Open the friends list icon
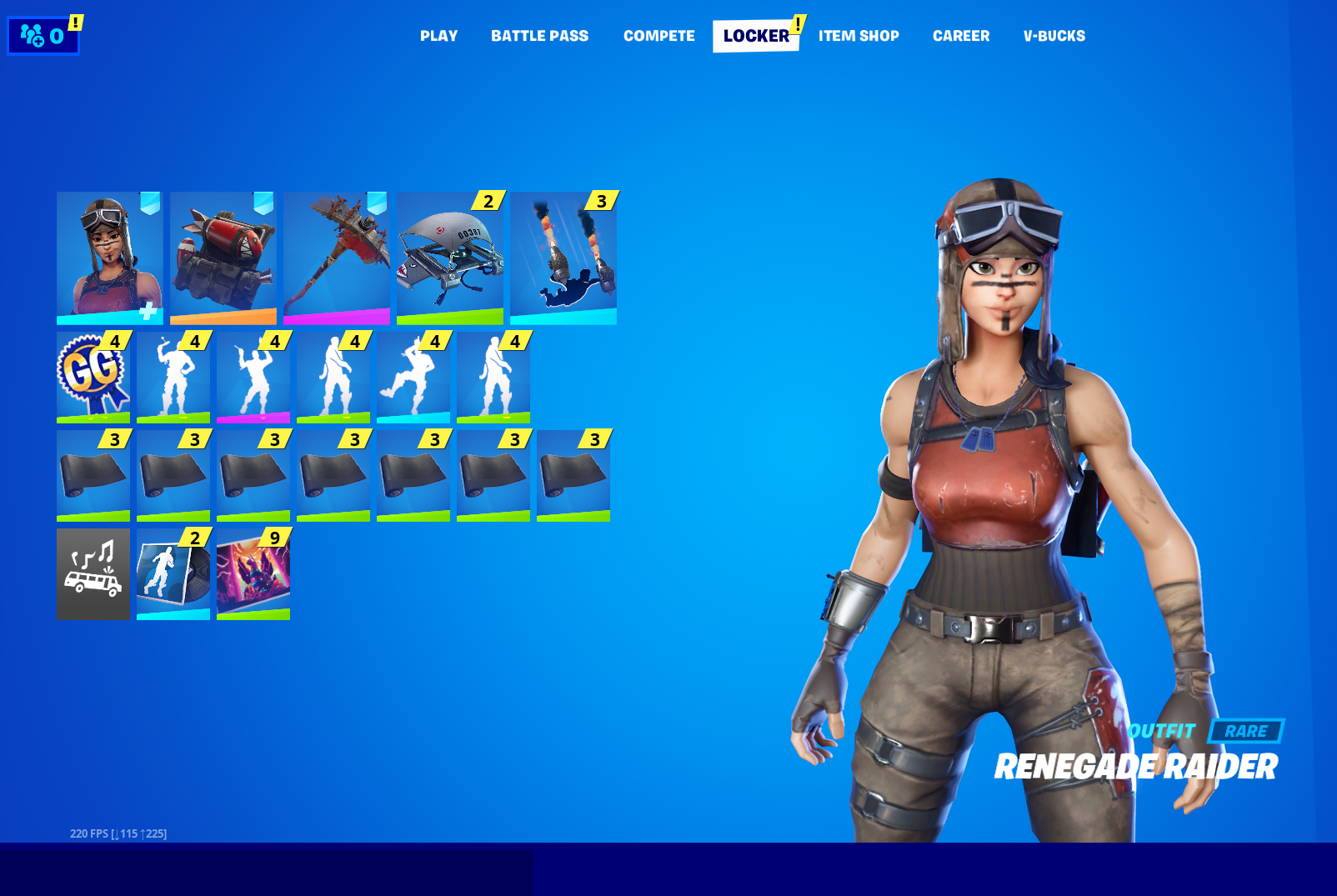 (43, 36)
